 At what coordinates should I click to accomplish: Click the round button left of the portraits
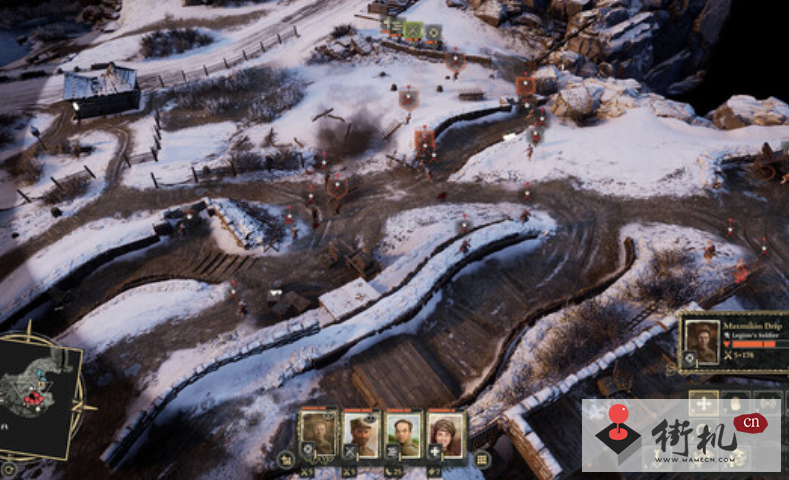285,459
